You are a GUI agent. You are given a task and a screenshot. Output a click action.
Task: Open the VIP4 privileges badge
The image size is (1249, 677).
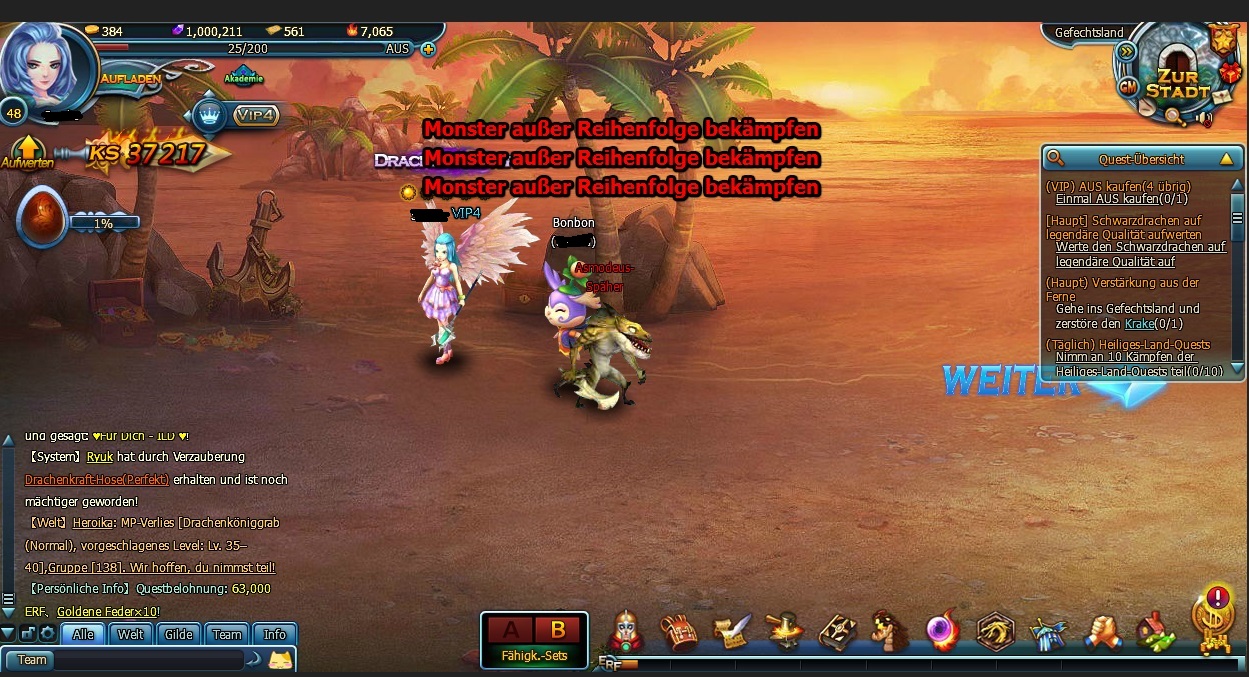255,116
